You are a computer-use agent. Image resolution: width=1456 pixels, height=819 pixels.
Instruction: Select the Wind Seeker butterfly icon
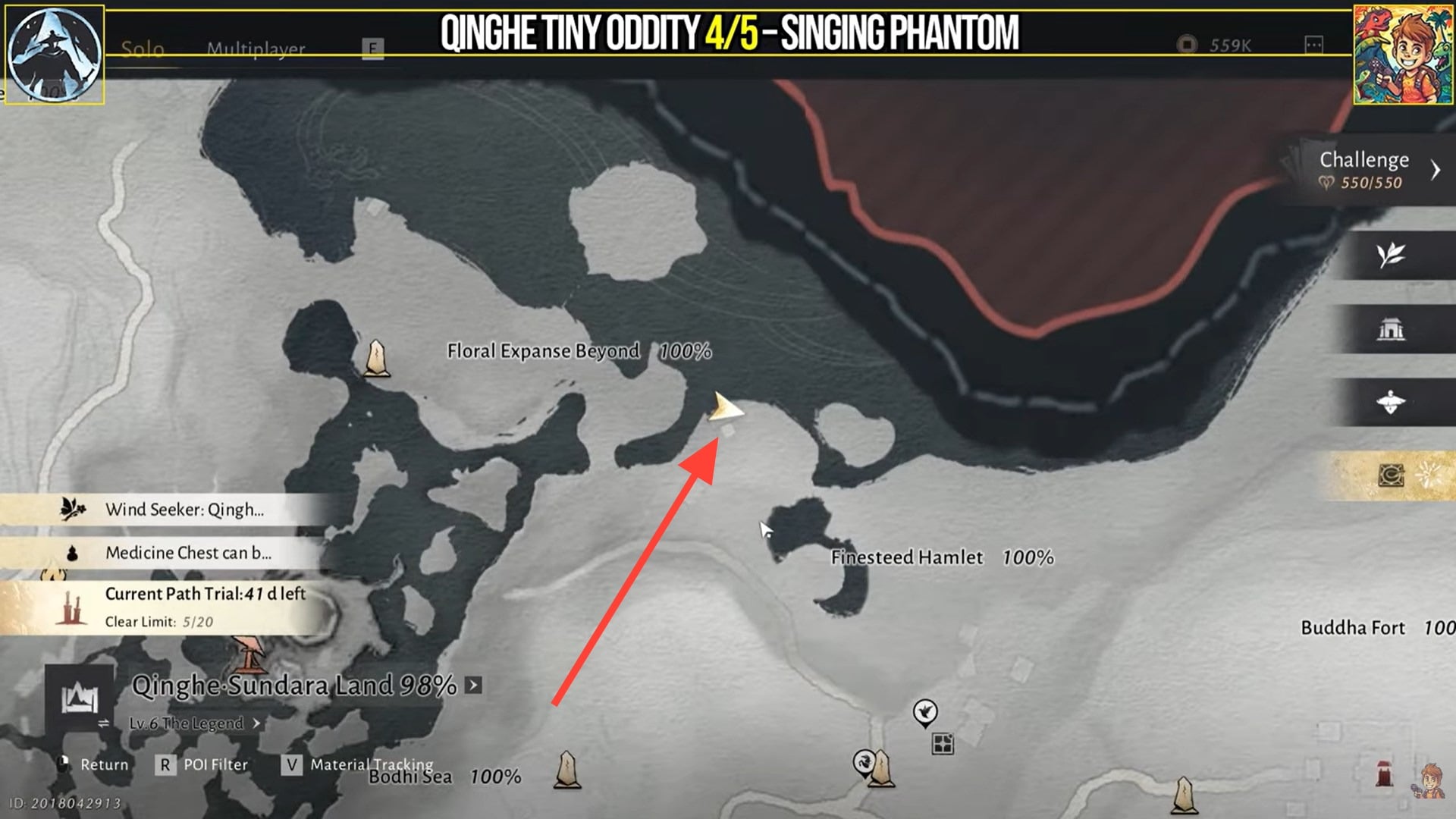(x=72, y=510)
